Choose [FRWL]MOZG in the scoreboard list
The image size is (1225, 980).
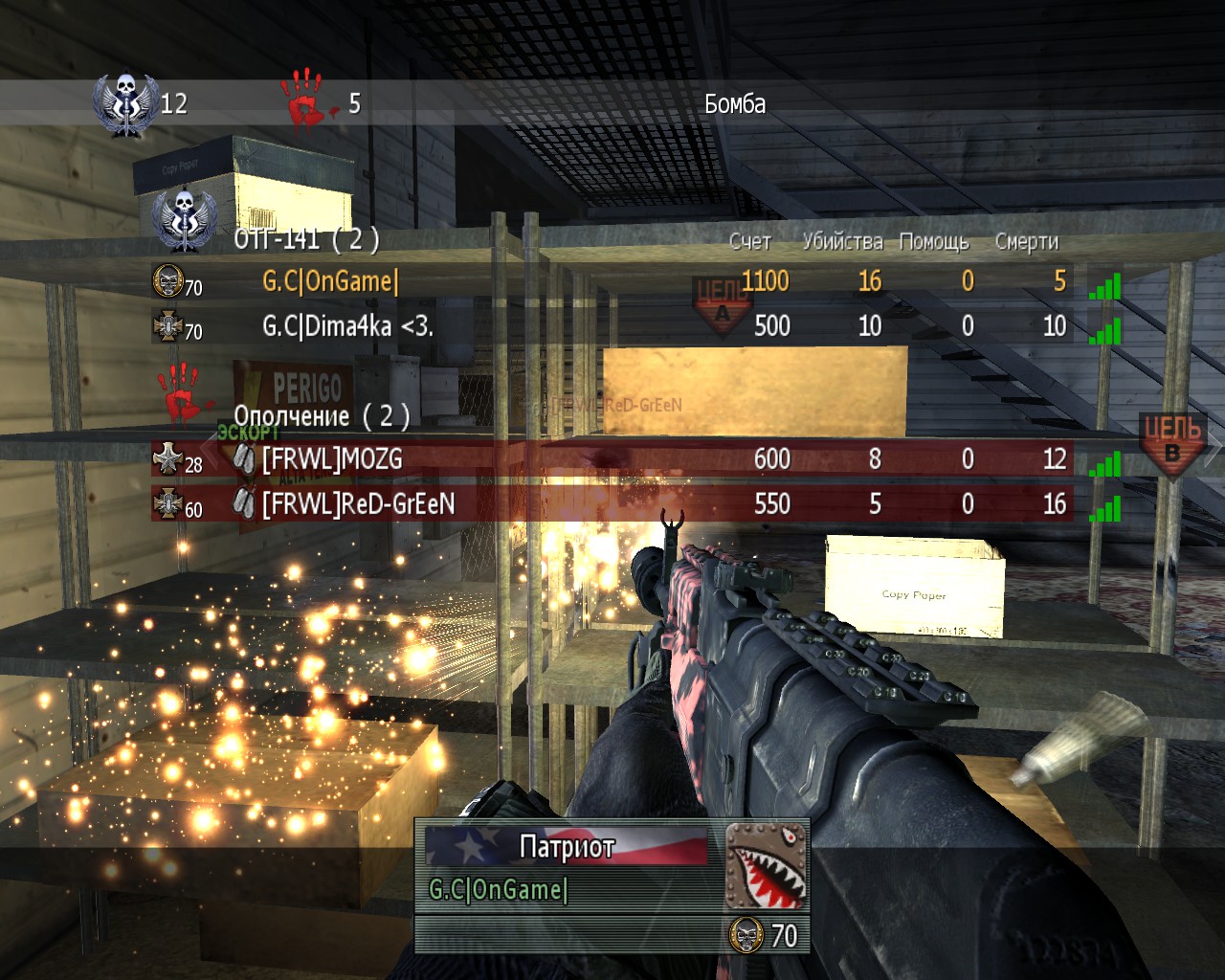(612, 459)
